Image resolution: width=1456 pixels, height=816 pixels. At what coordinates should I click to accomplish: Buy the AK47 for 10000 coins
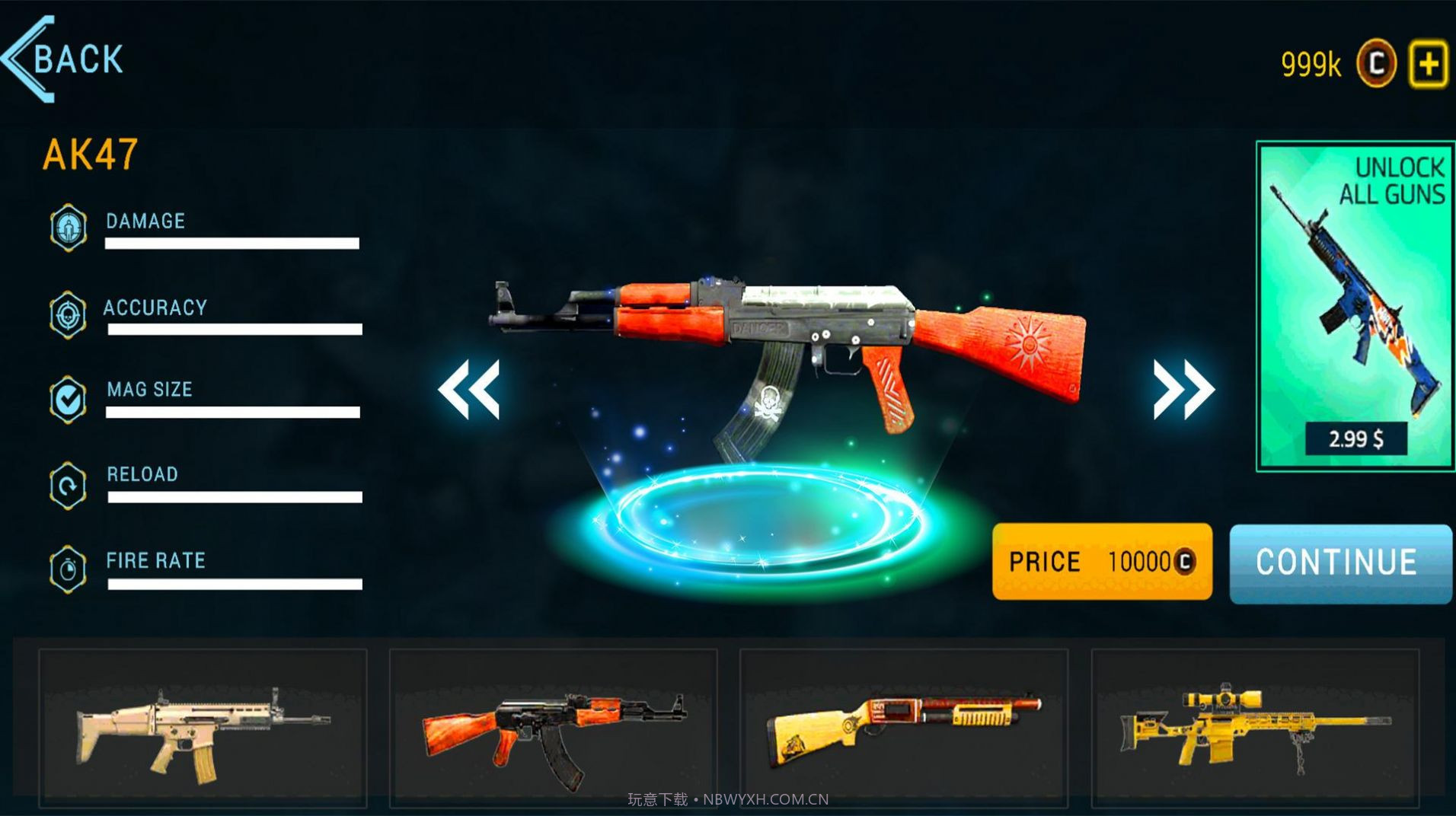1101,562
